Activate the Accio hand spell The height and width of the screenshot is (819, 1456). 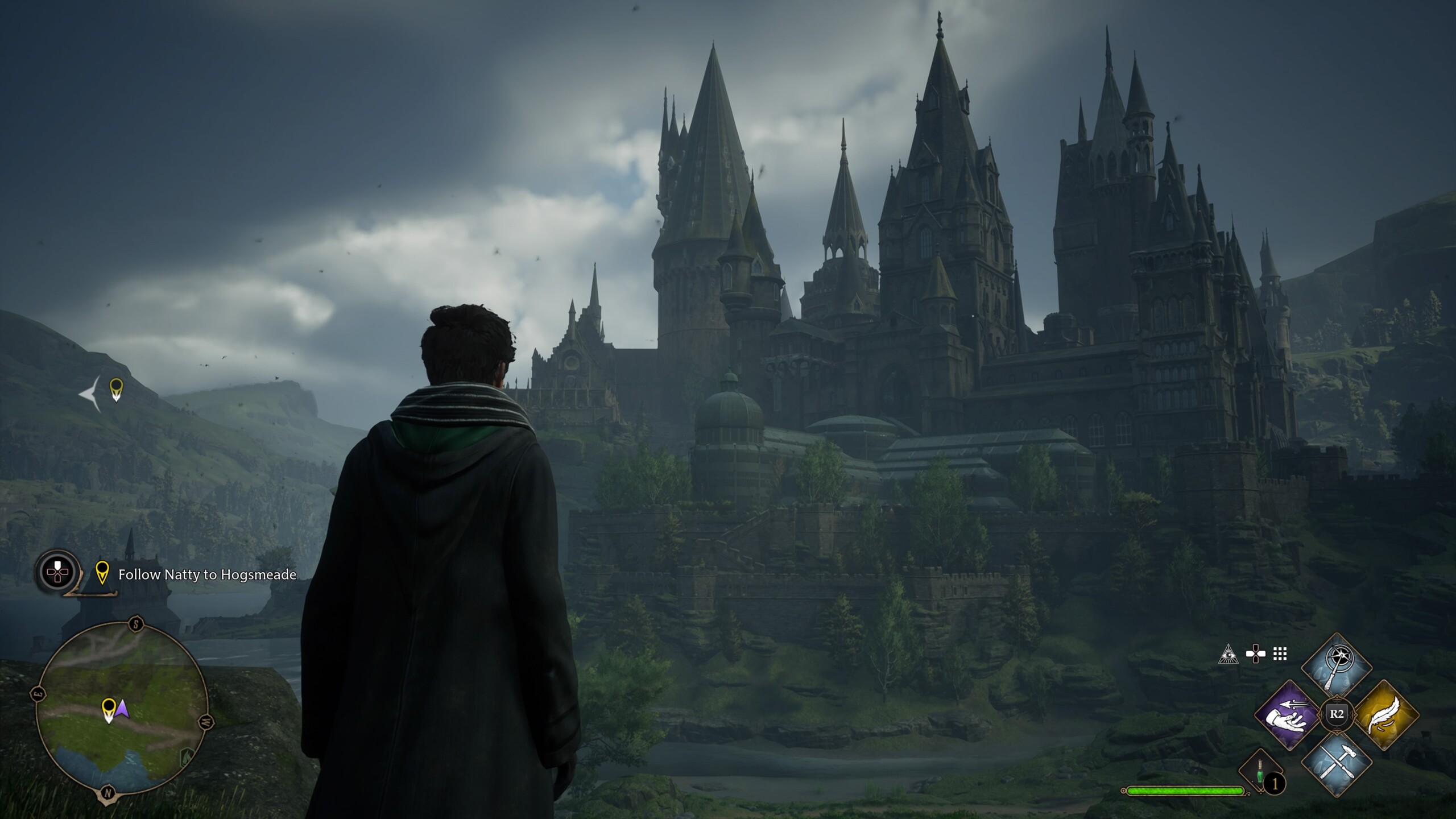[1289, 715]
